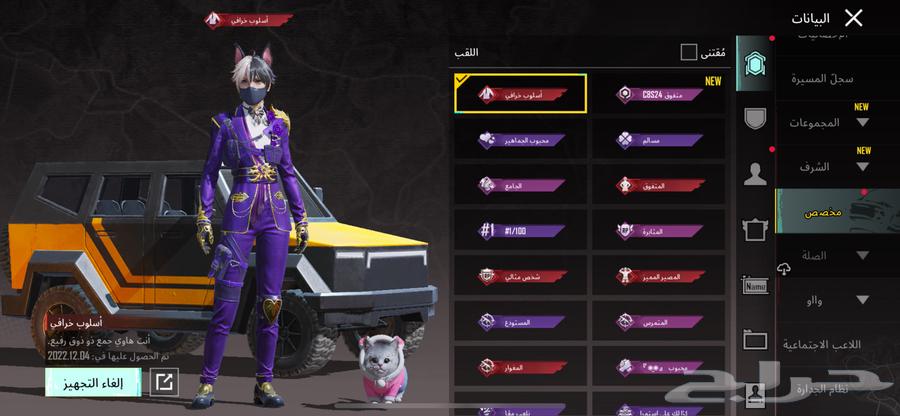Screen dimensions: 900x416
Task: Choose the شخص مثالي title
Action: (x=520, y=276)
